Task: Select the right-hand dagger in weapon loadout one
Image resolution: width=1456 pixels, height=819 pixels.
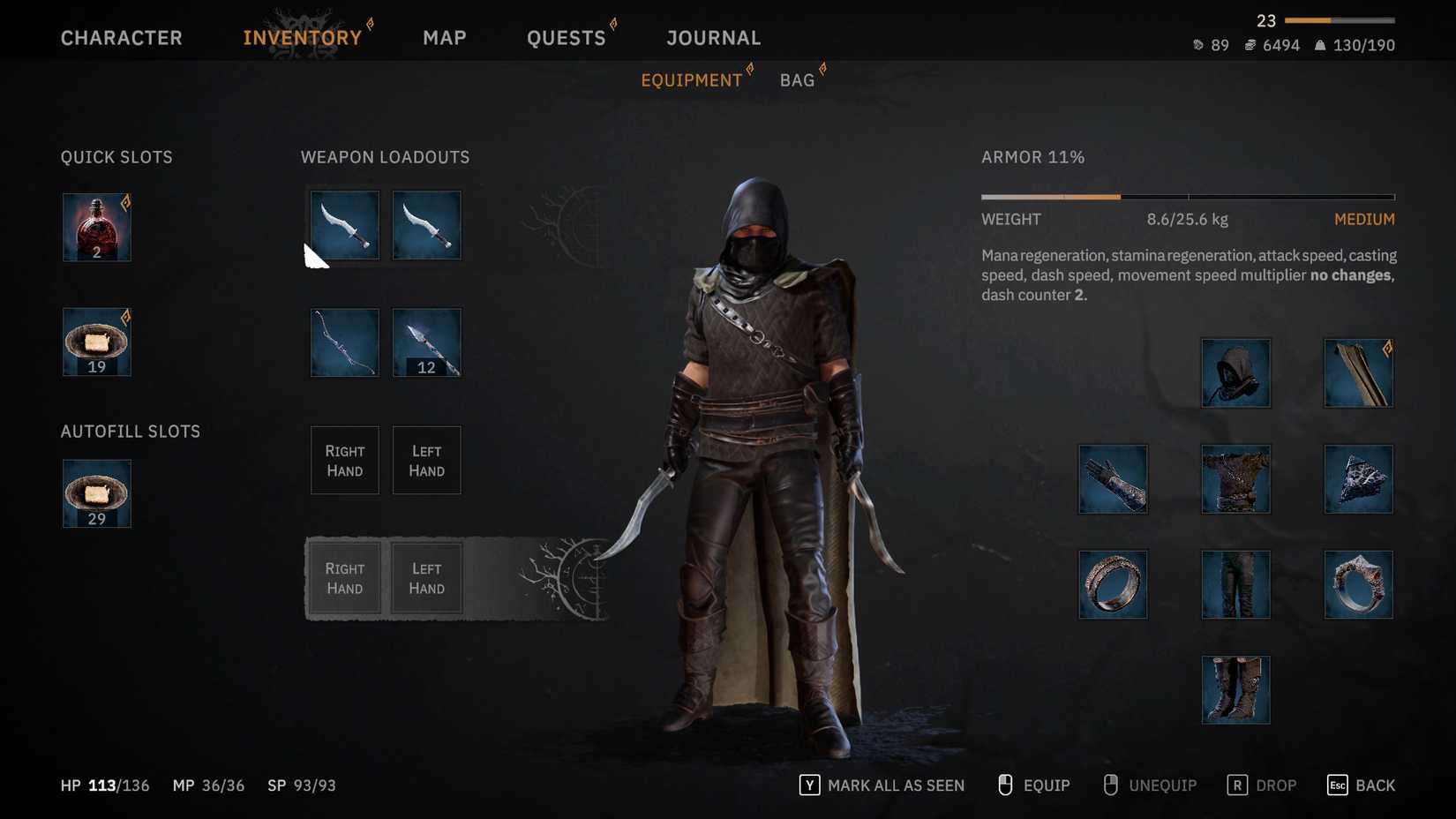Action: coord(344,225)
